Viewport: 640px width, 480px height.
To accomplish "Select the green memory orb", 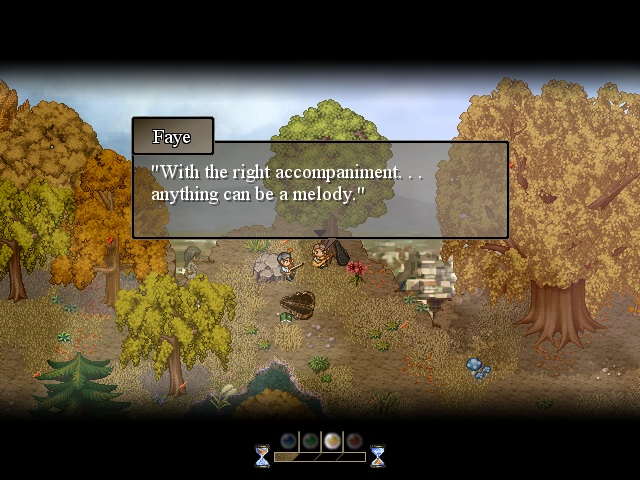I will click(310, 440).
